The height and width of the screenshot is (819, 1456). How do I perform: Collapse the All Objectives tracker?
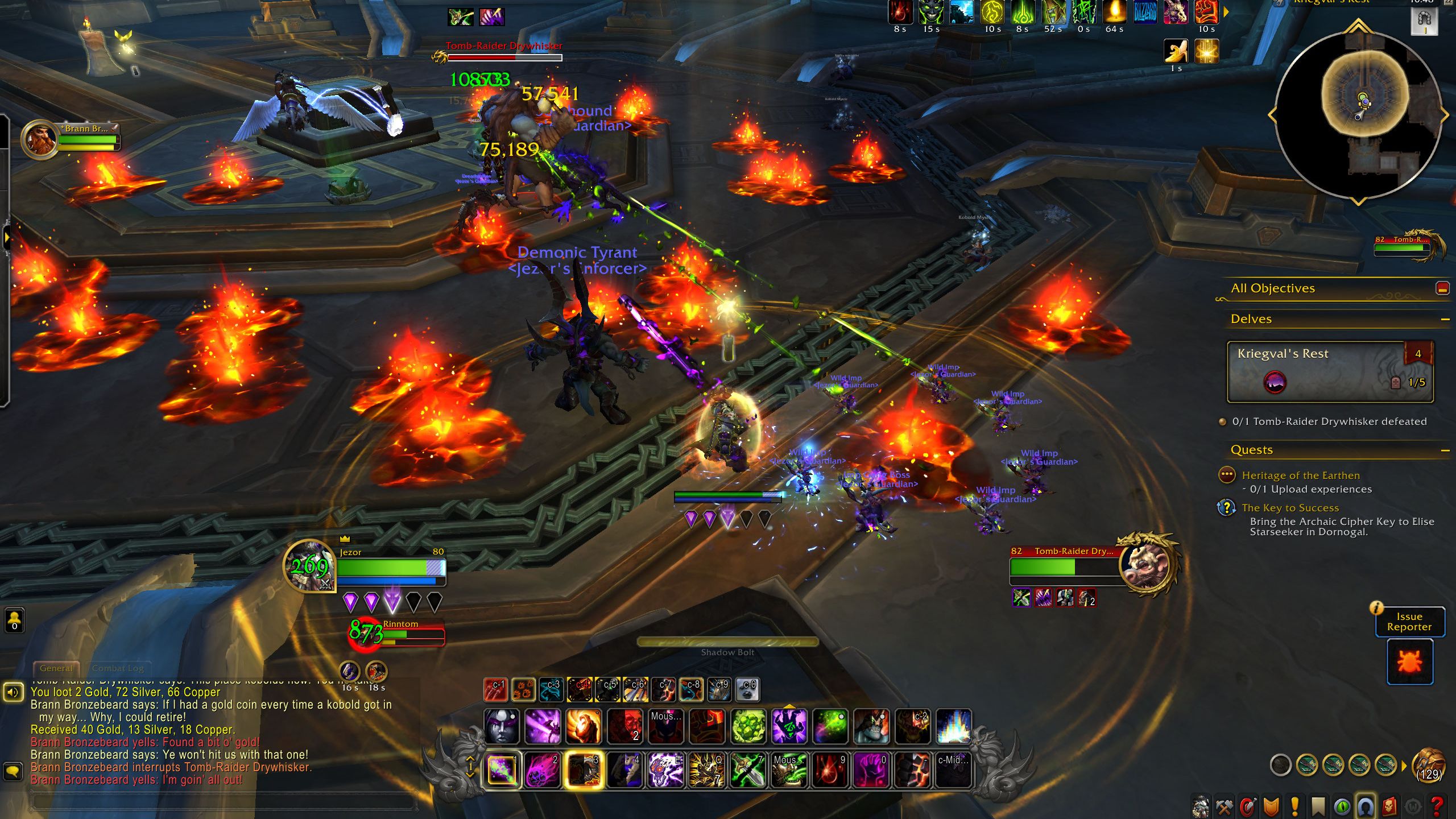[x=1442, y=288]
